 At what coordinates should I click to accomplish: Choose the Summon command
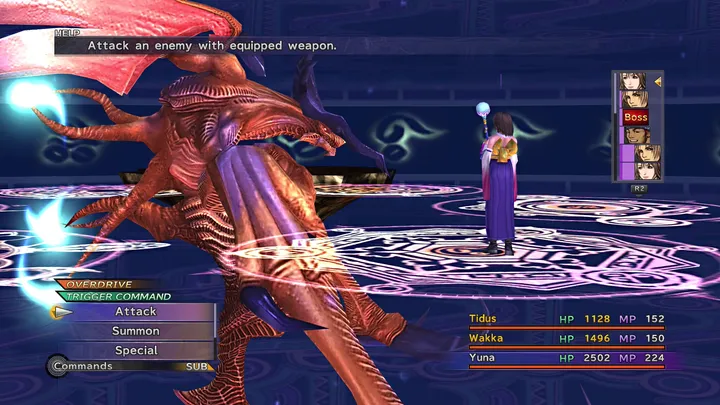(x=136, y=331)
